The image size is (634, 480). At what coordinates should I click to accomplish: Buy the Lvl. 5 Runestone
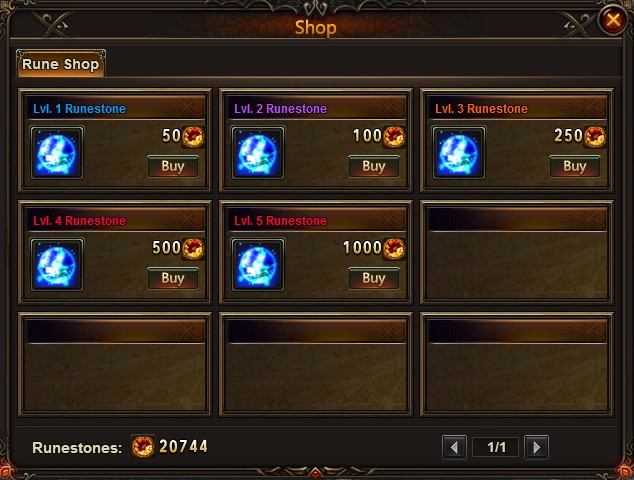pyautogui.click(x=374, y=278)
